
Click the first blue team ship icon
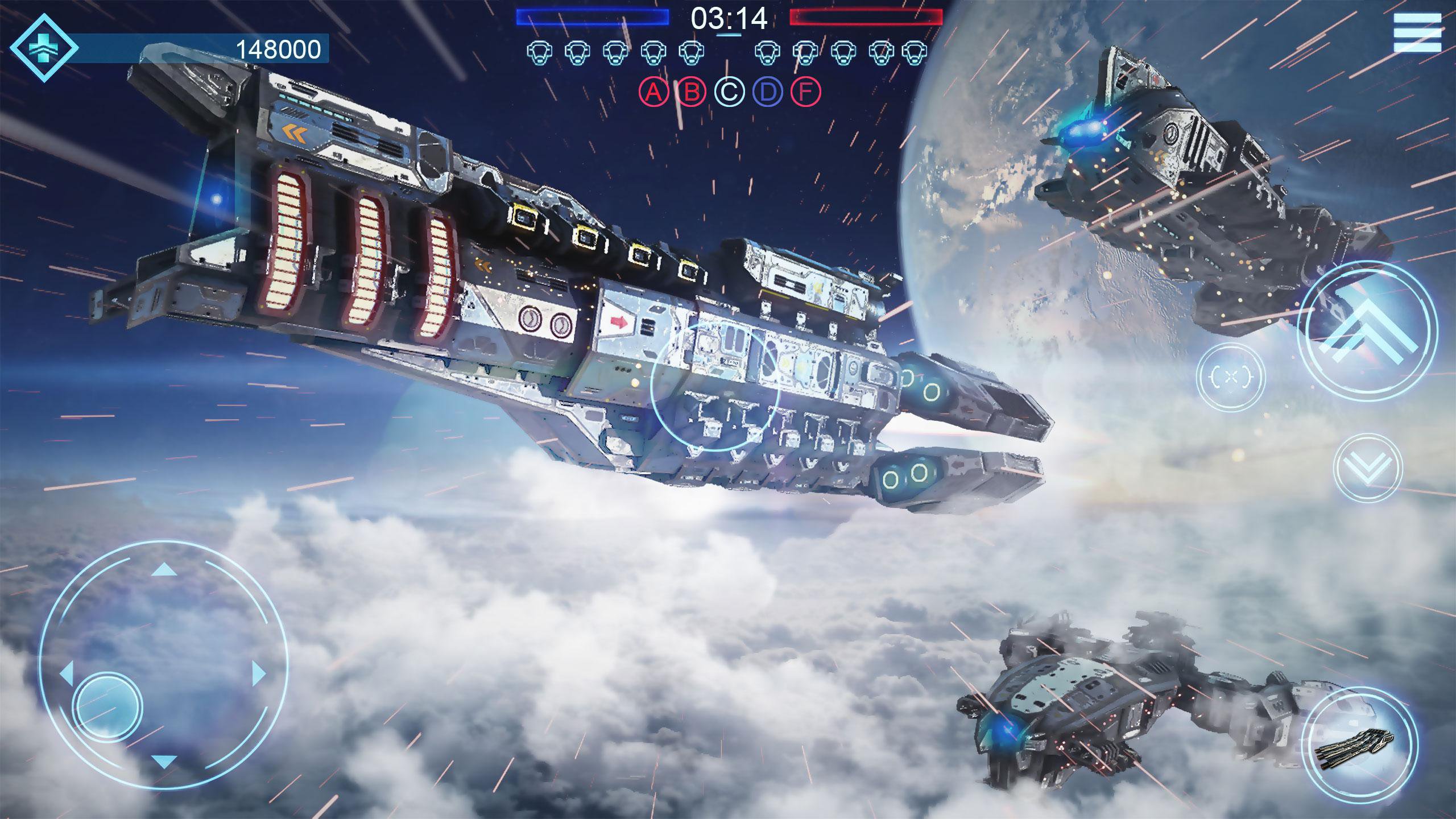pos(538,52)
